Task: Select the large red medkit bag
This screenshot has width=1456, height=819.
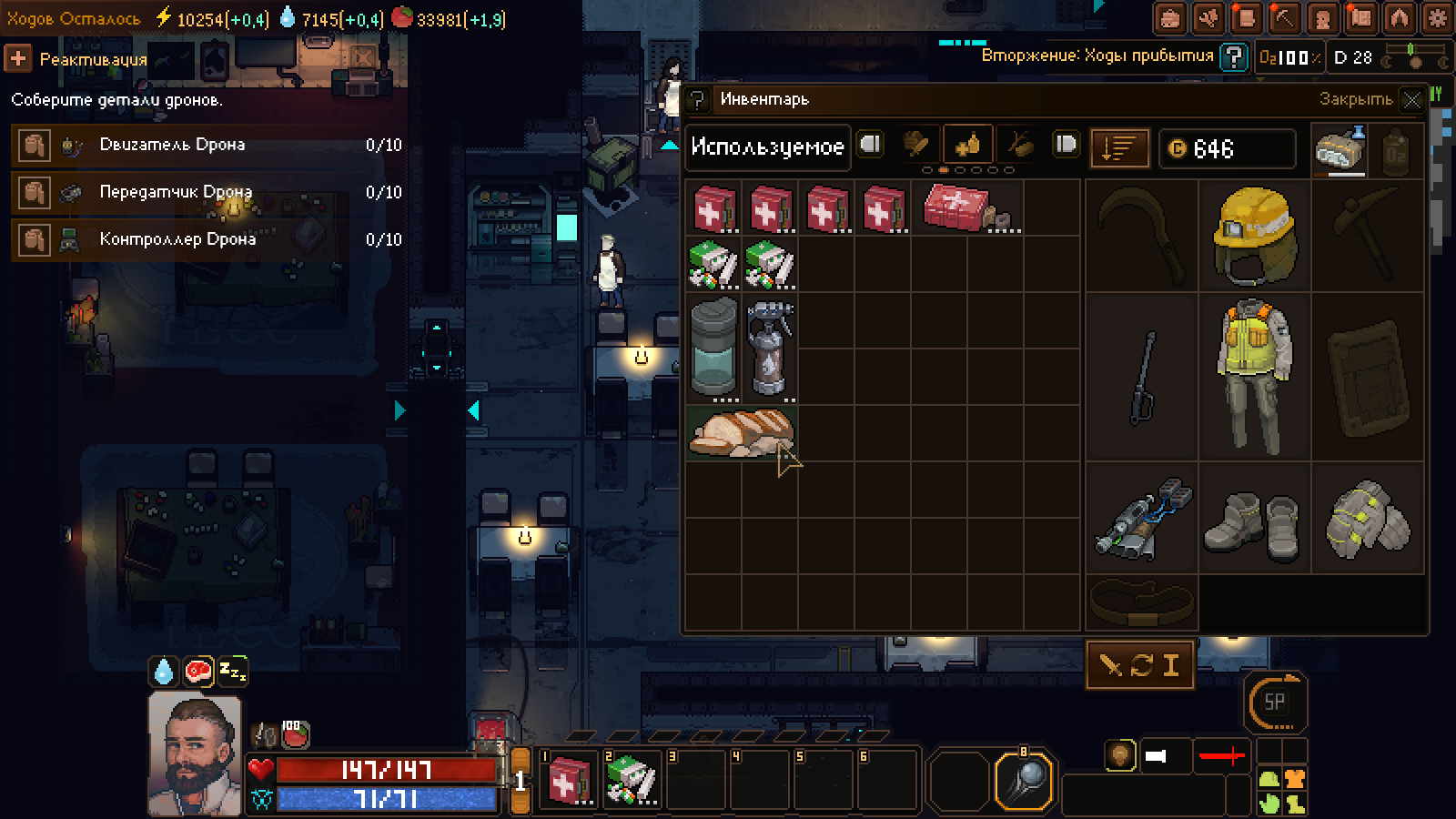Action: (x=967, y=208)
